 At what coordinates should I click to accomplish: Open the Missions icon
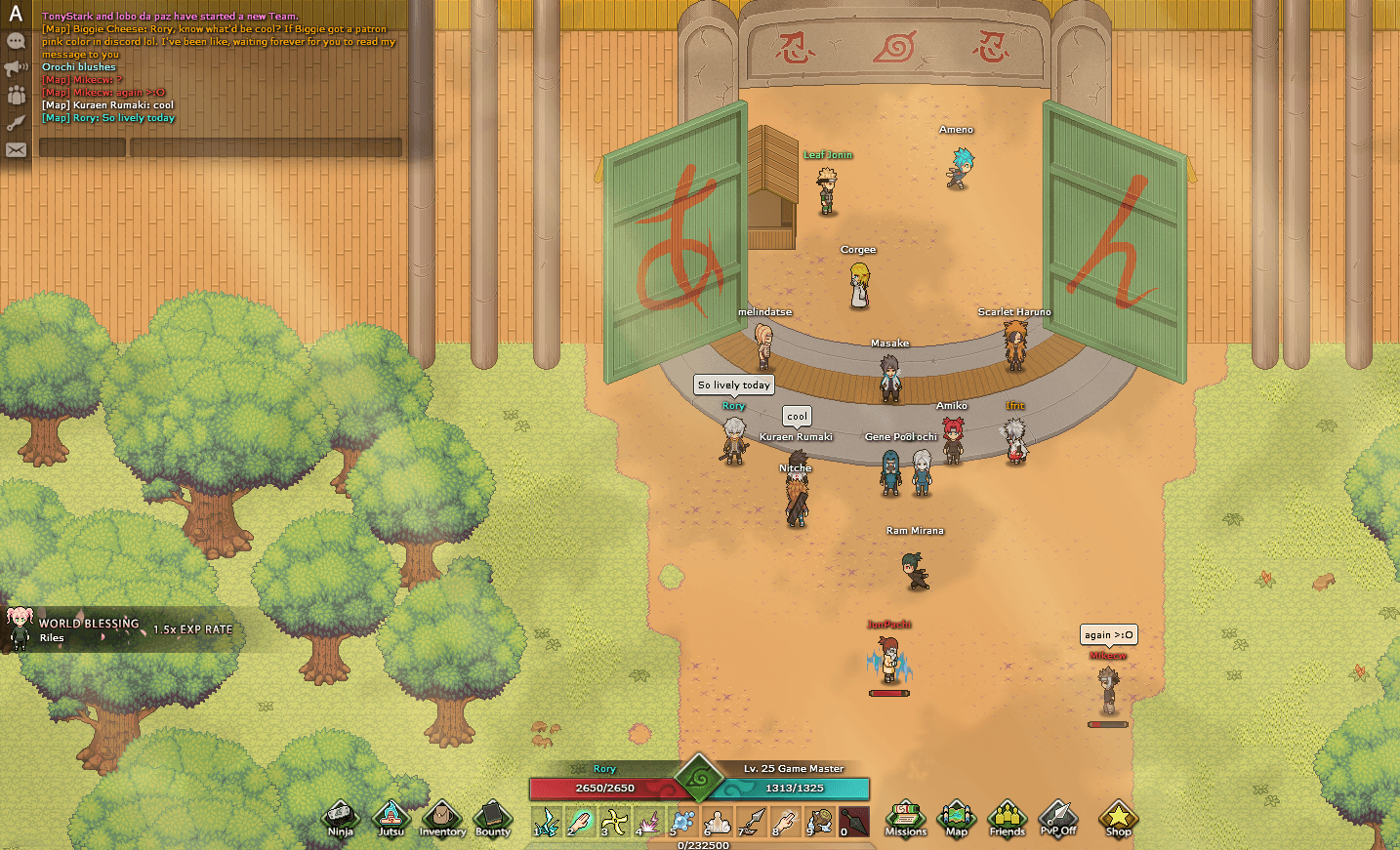(905, 820)
